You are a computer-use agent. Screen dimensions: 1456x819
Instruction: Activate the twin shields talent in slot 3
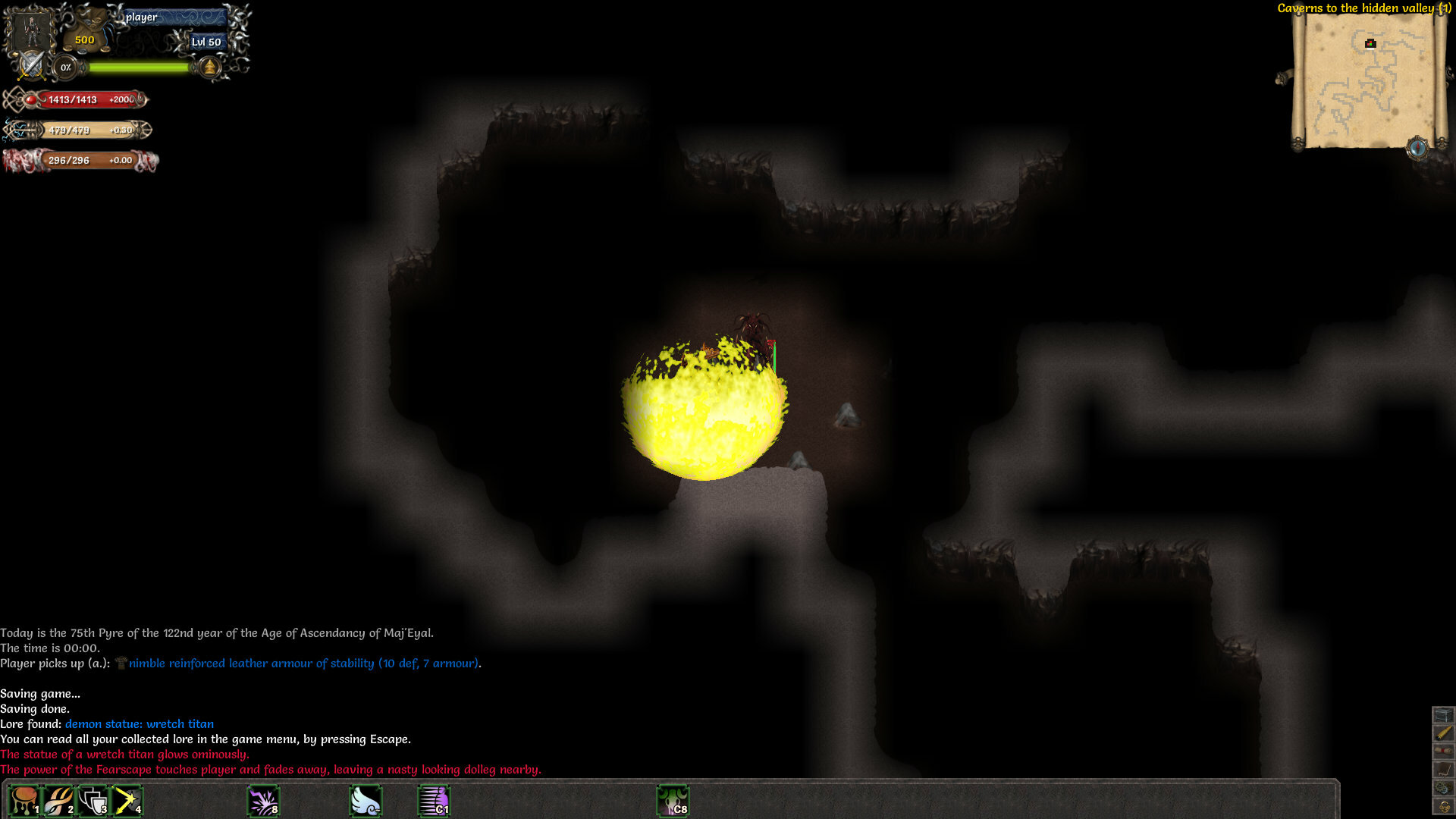(92, 799)
